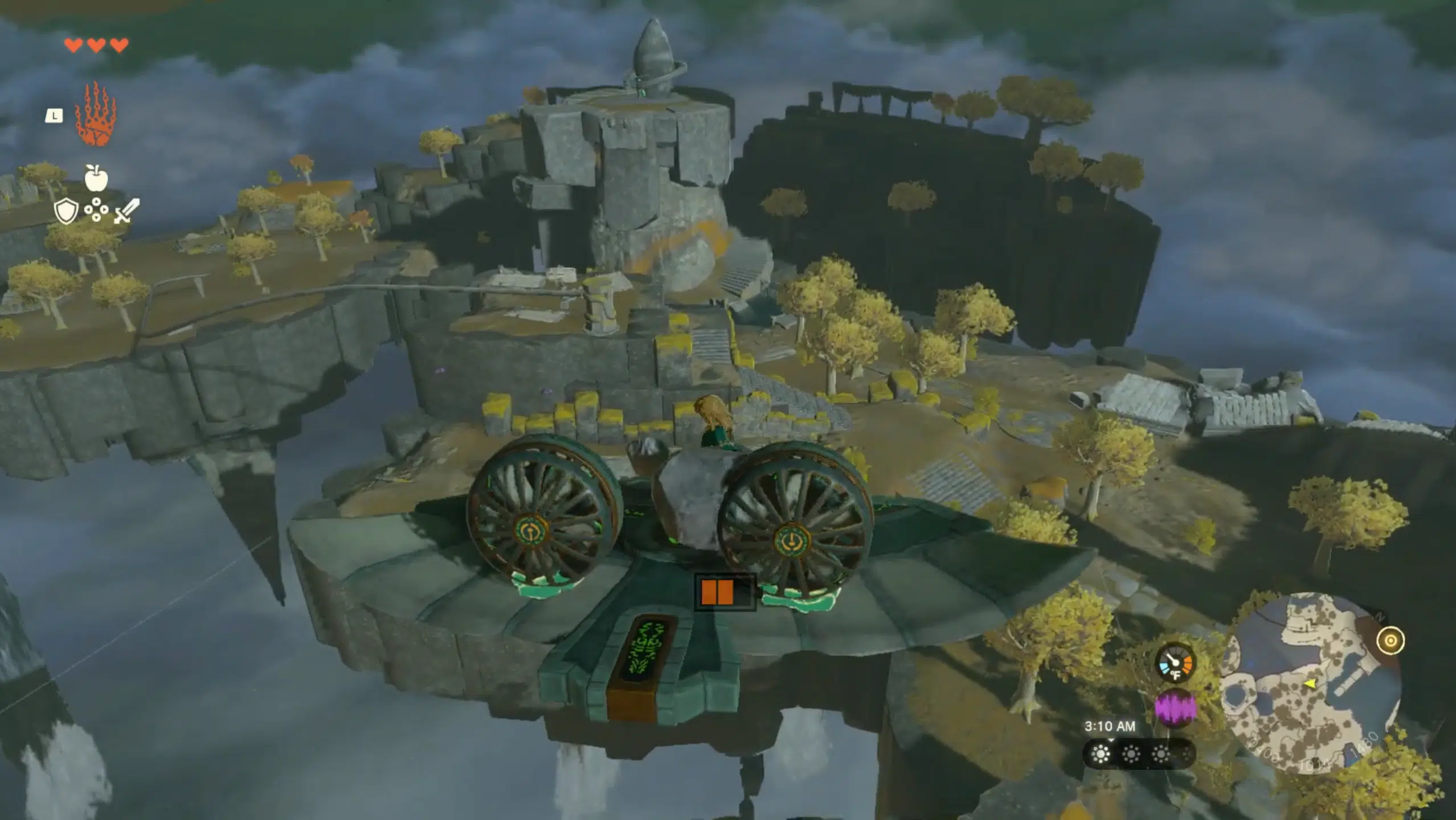Image resolution: width=1456 pixels, height=820 pixels.
Task: Click the temperature gauge's orange heat segment
Action: (1188, 665)
